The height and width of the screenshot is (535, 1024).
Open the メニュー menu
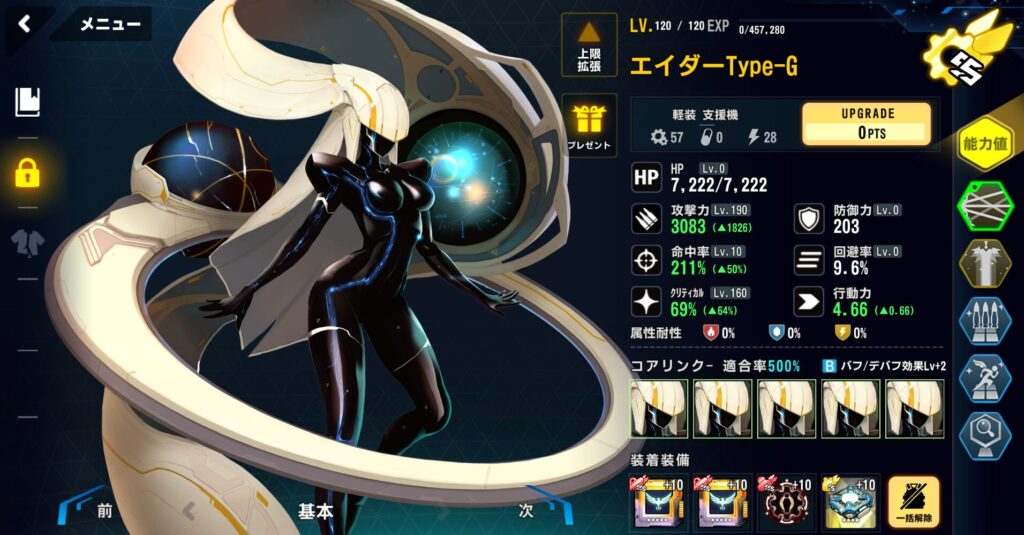(109, 24)
